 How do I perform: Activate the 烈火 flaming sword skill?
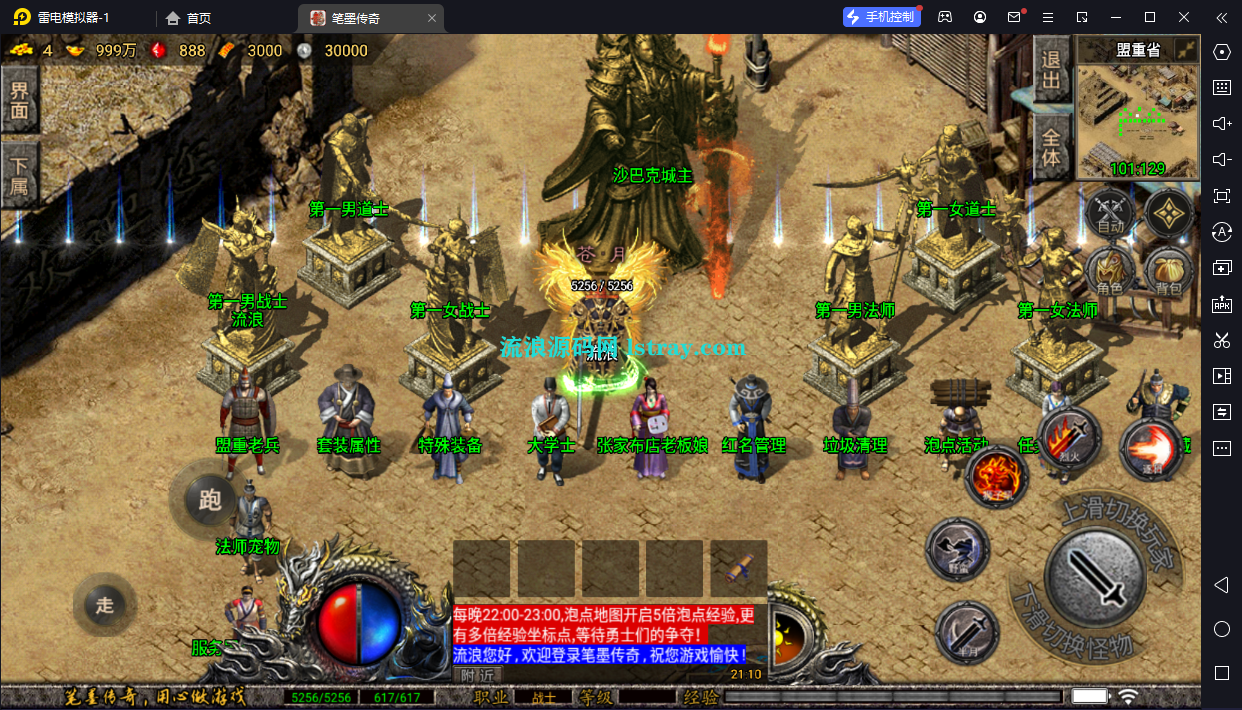pyautogui.click(x=1069, y=438)
